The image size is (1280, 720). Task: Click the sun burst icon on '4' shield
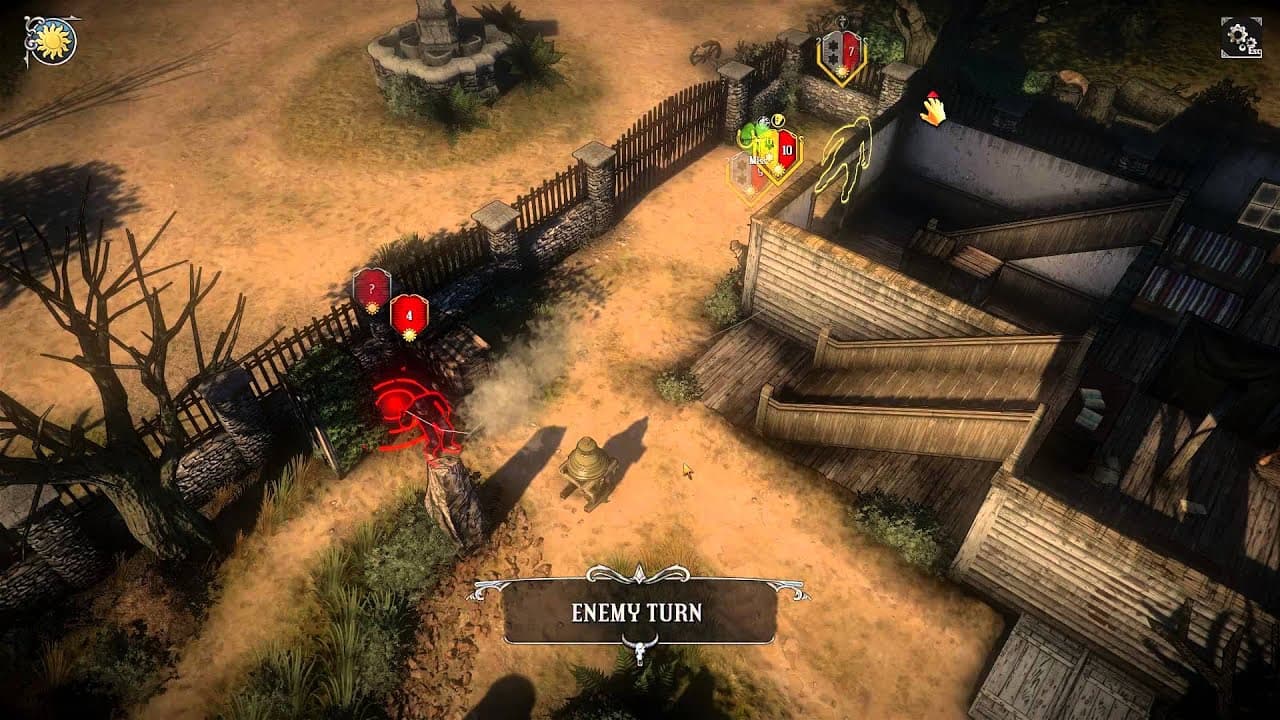click(x=409, y=335)
